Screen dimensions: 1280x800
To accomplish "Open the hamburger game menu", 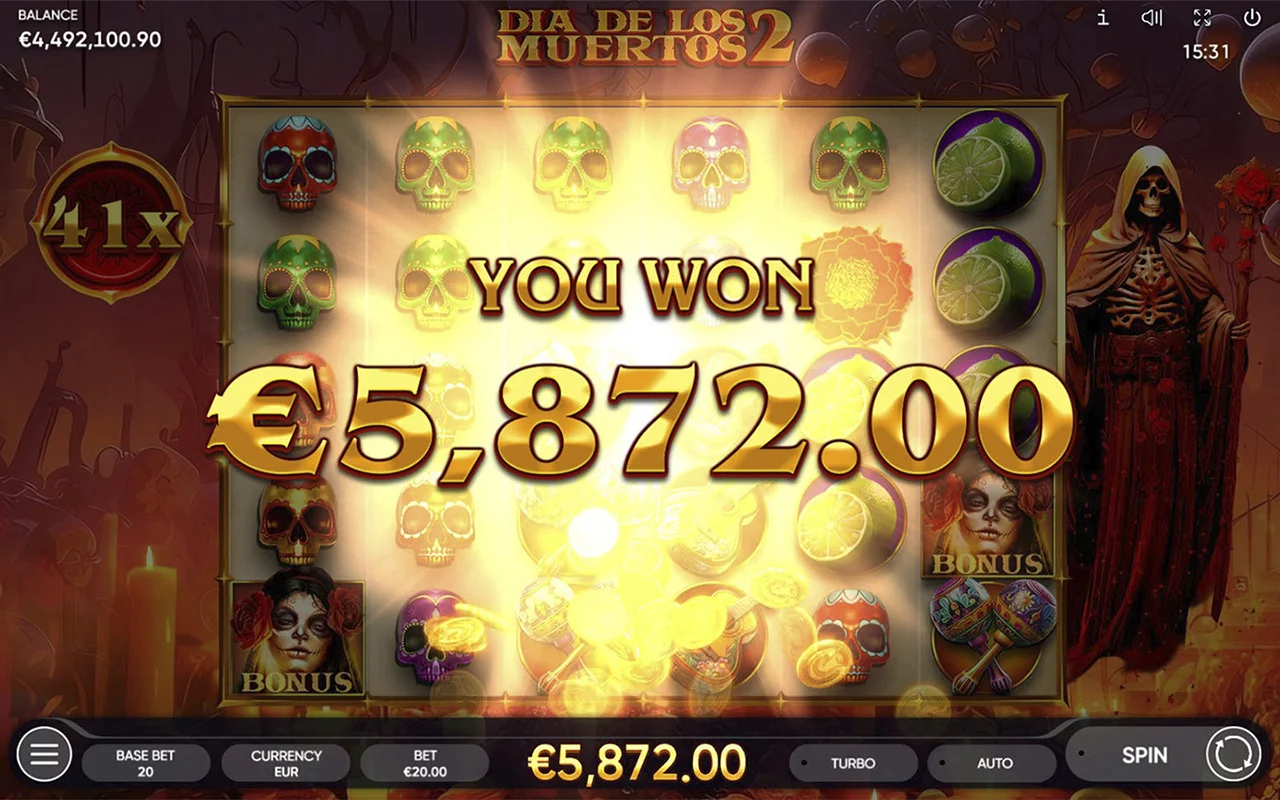I will [x=44, y=755].
